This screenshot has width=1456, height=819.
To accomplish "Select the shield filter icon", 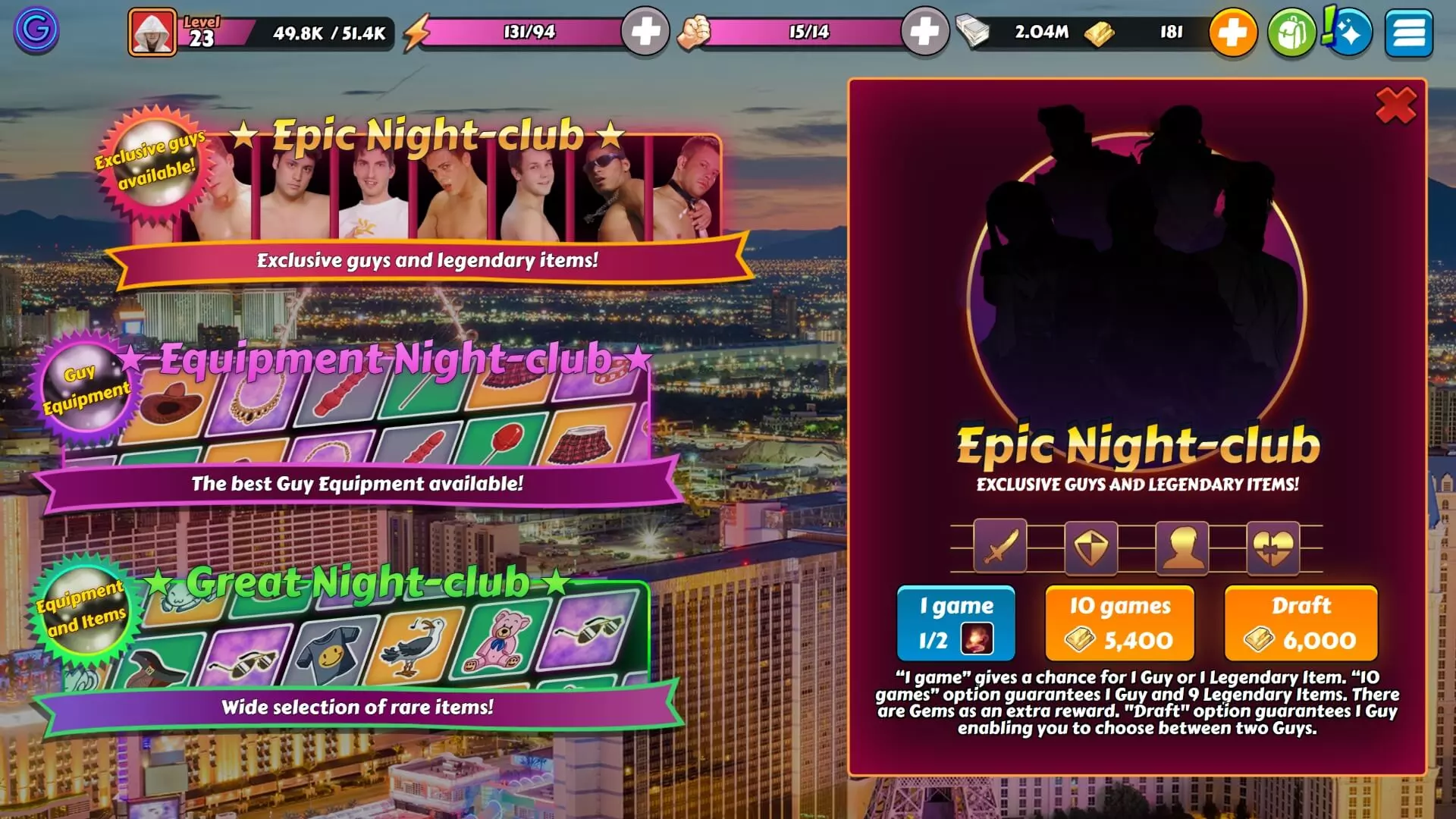I will pyautogui.click(x=1090, y=546).
